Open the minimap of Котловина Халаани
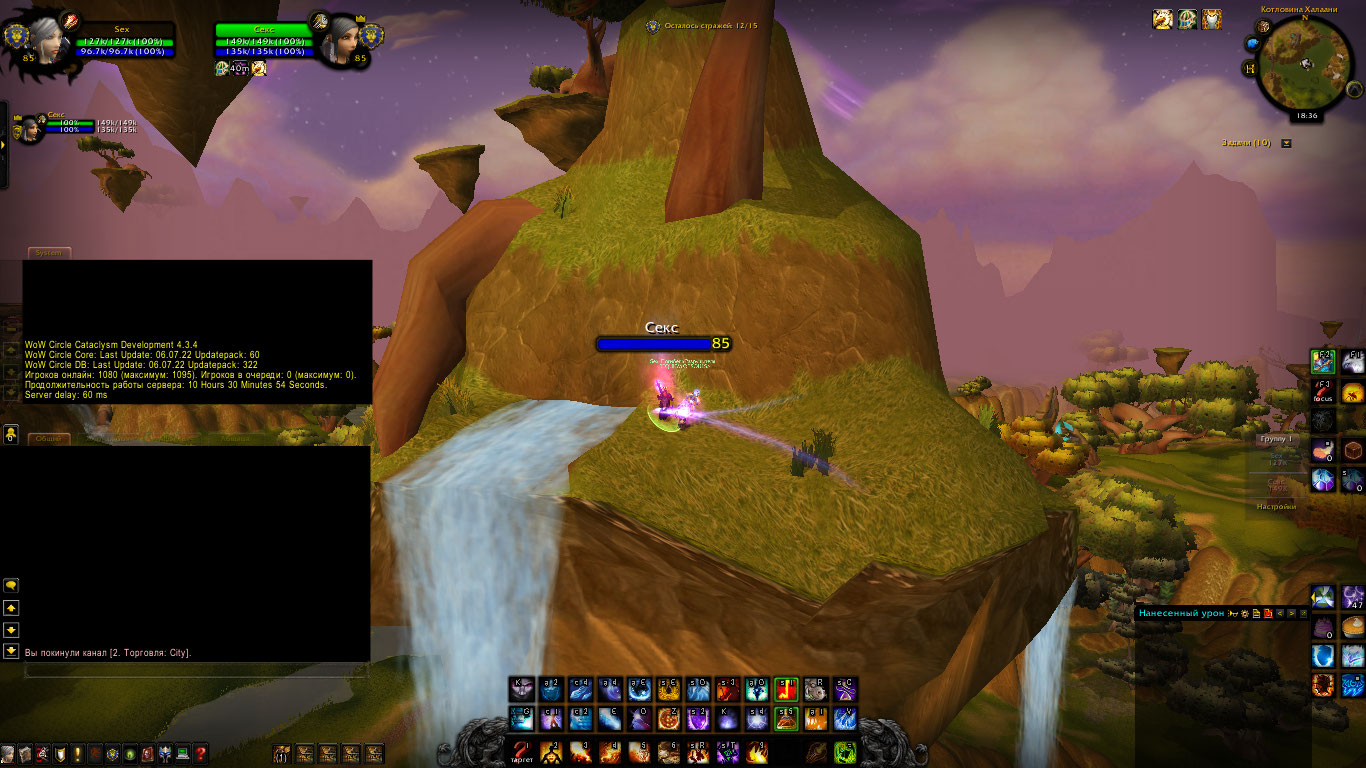The width and height of the screenshot is (1366, 768). pyautogui.click(x=1304, y=65)
